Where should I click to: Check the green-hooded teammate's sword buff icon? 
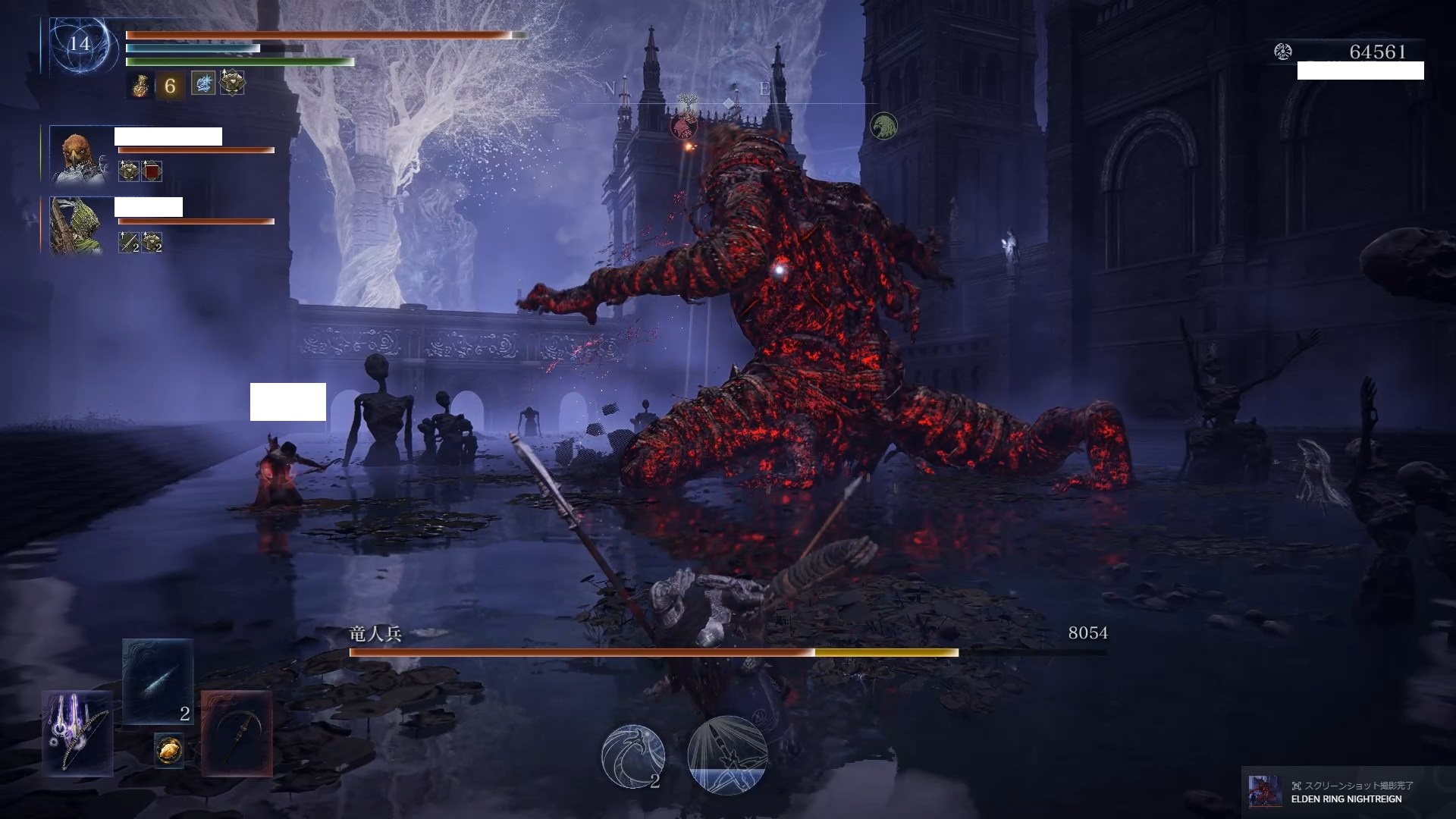[x=129, y=243]
